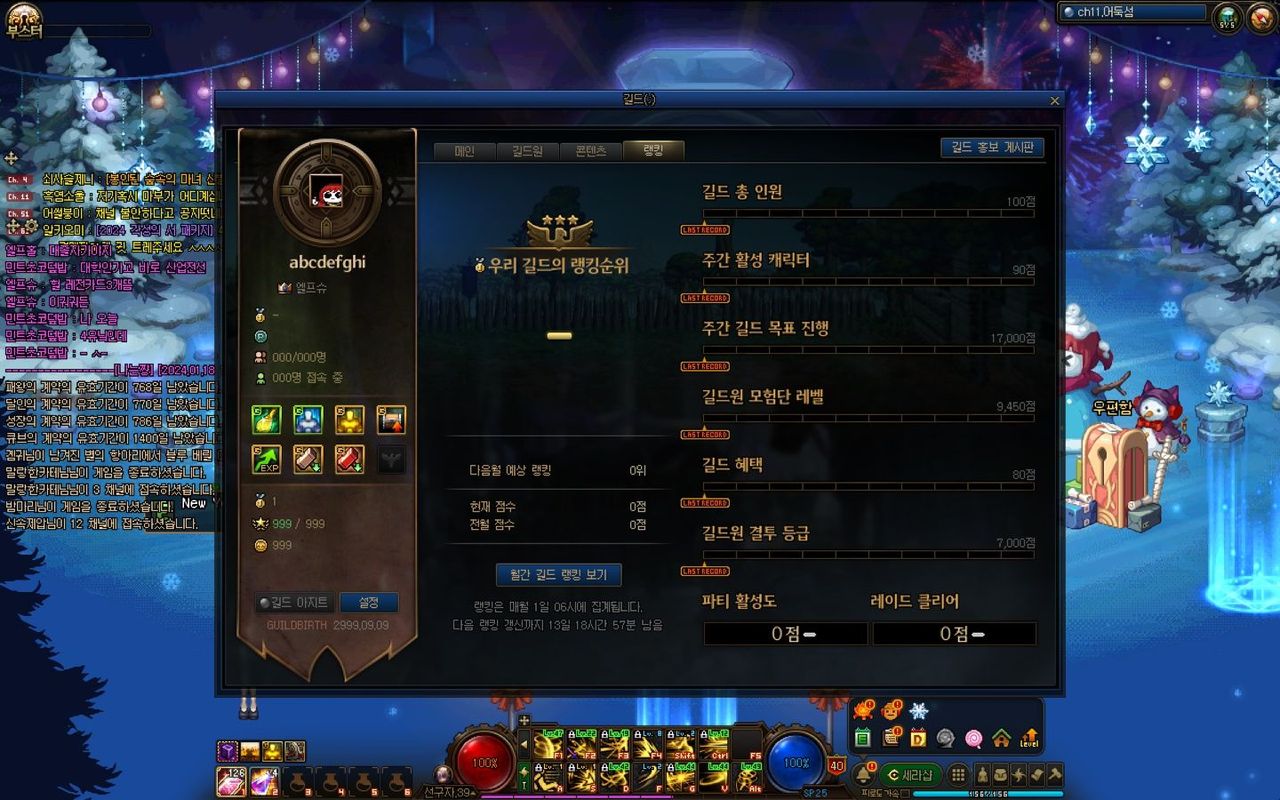1280x800 pixels.
Task: Select the green EXP guild buff icon
Action: pos(266,460)
